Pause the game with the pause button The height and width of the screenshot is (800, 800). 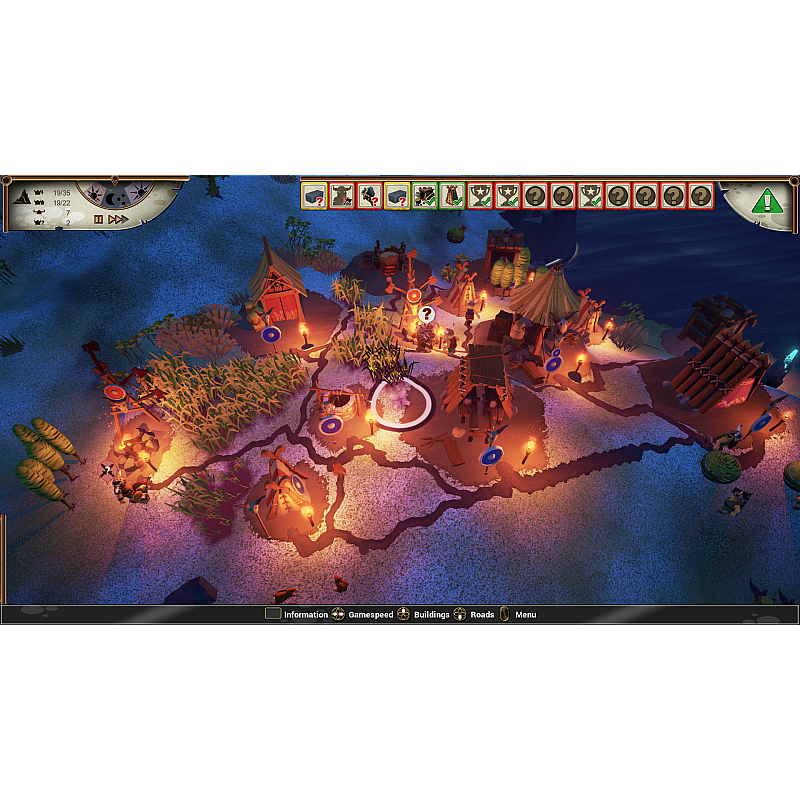pos(98,219)
